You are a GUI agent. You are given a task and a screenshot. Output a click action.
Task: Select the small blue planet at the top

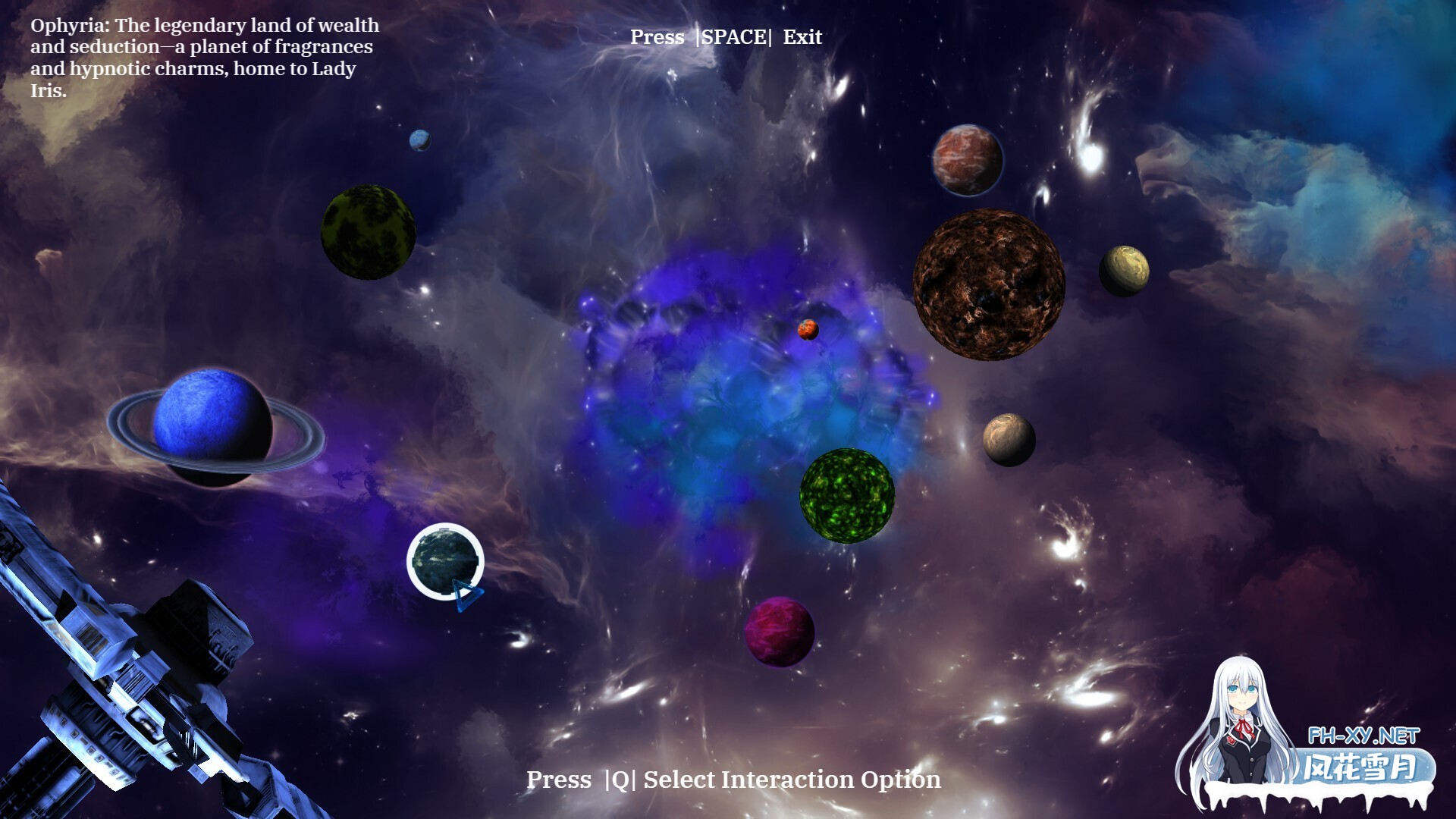(419, 141)
